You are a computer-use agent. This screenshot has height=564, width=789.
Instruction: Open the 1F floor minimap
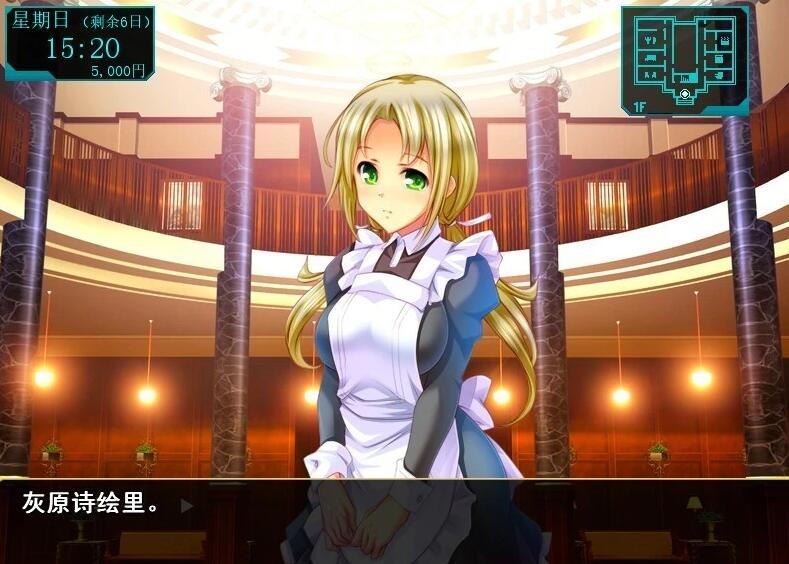pos(637,105)
